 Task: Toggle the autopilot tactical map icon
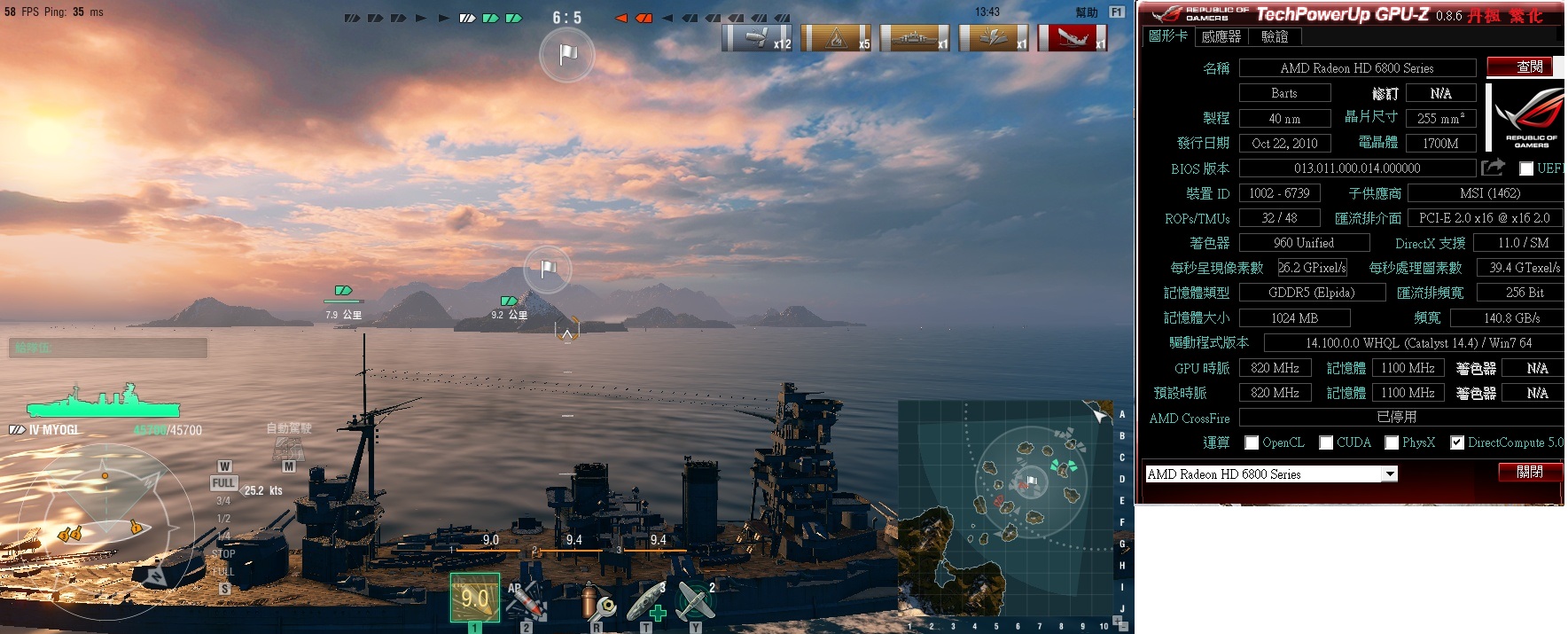tap(288, 449)
